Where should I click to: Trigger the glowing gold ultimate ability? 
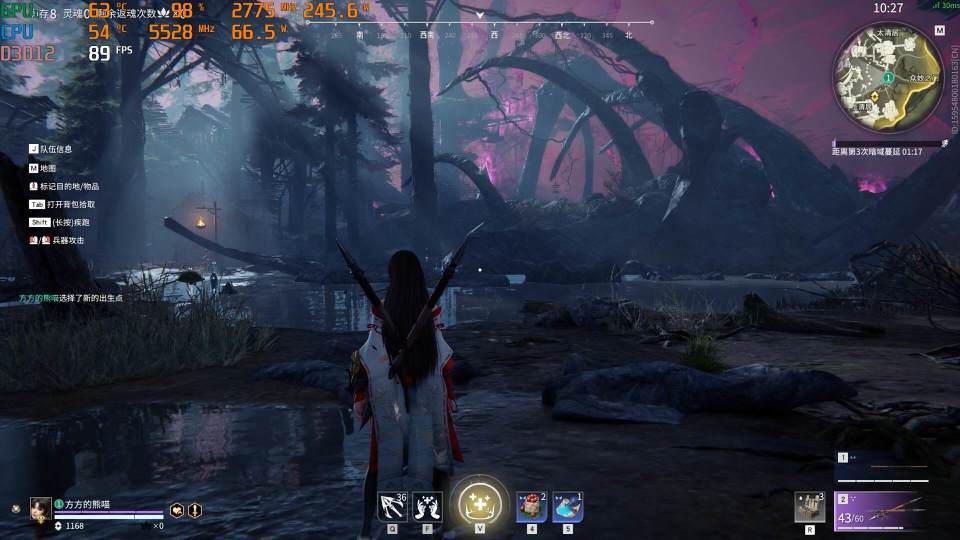(479, 502)
